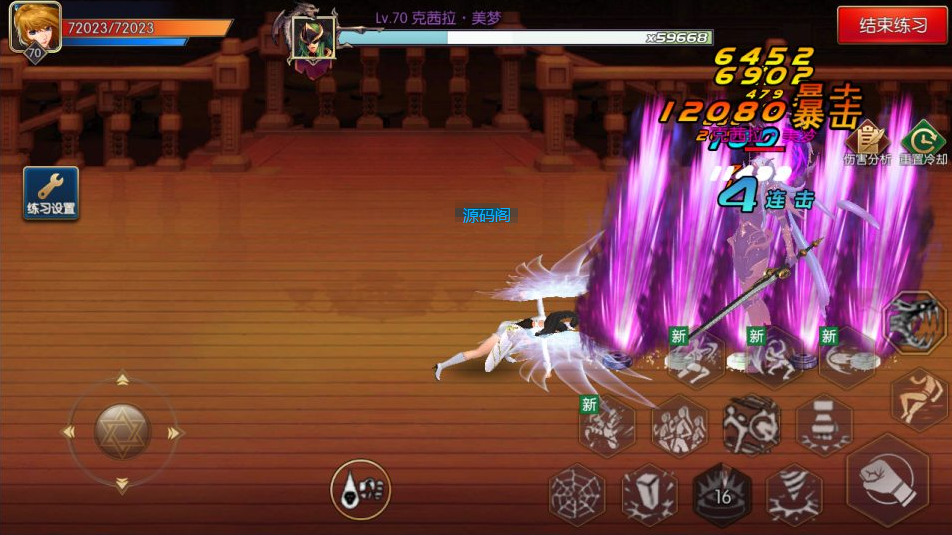Tap the water drop and fist button
The width and height of the screenshot is (952, 535).
pos(360,489)
